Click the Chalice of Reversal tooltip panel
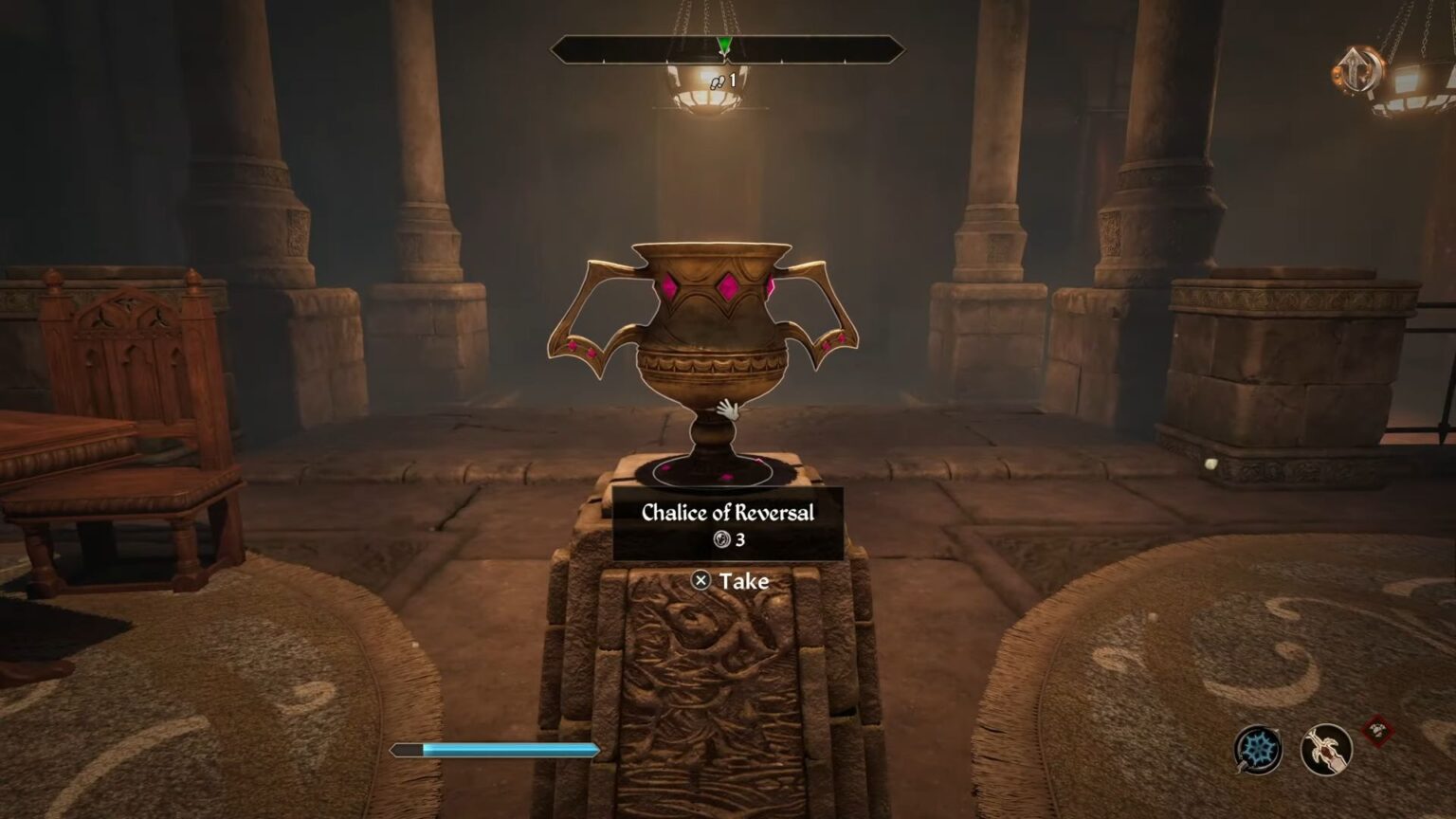This screenshot has height=819, width=1456. [730, 524]
